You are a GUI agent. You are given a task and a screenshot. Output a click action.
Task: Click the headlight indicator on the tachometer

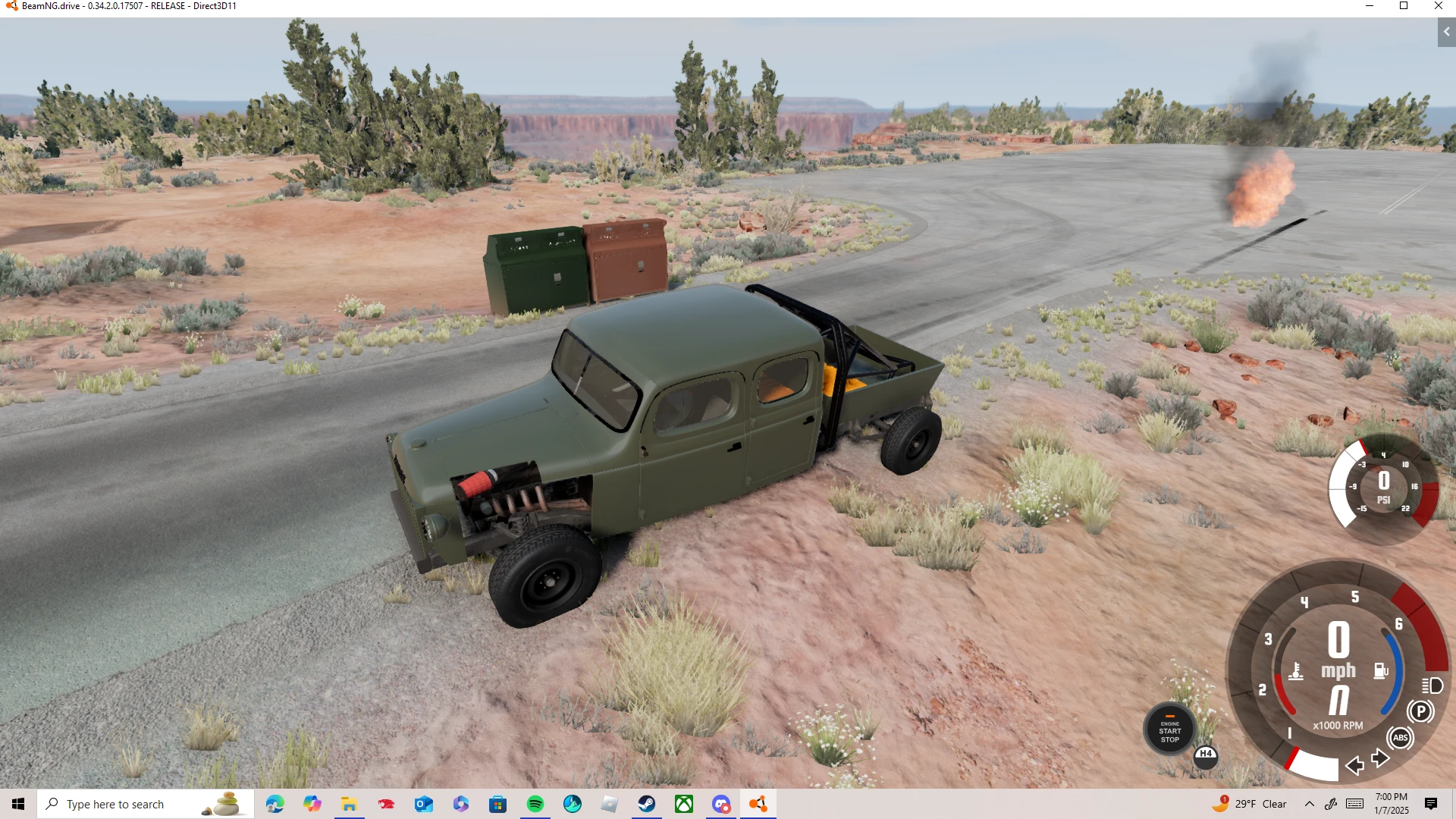(x=1432, y=686)
